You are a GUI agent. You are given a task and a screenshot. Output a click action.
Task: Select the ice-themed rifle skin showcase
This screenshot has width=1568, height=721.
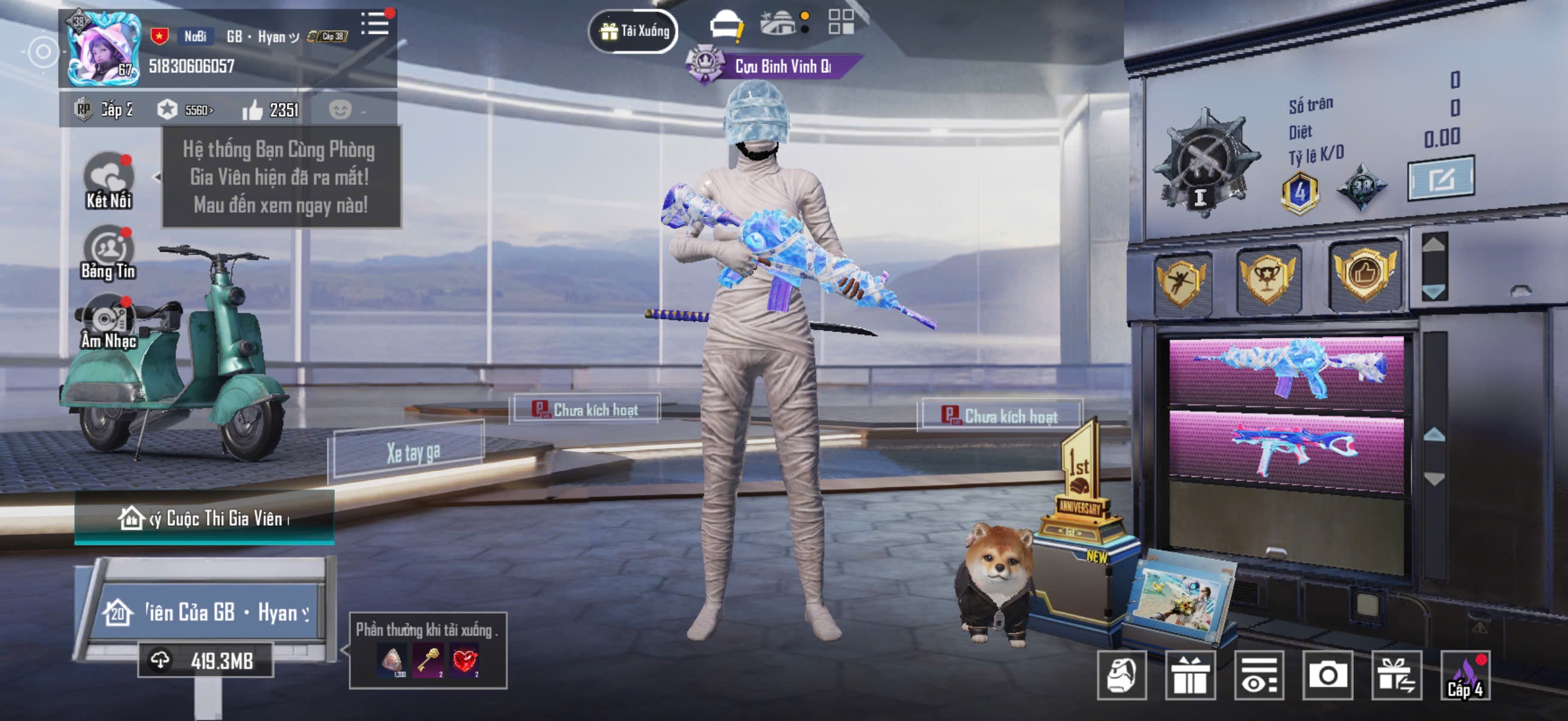tap(1286, 370)
